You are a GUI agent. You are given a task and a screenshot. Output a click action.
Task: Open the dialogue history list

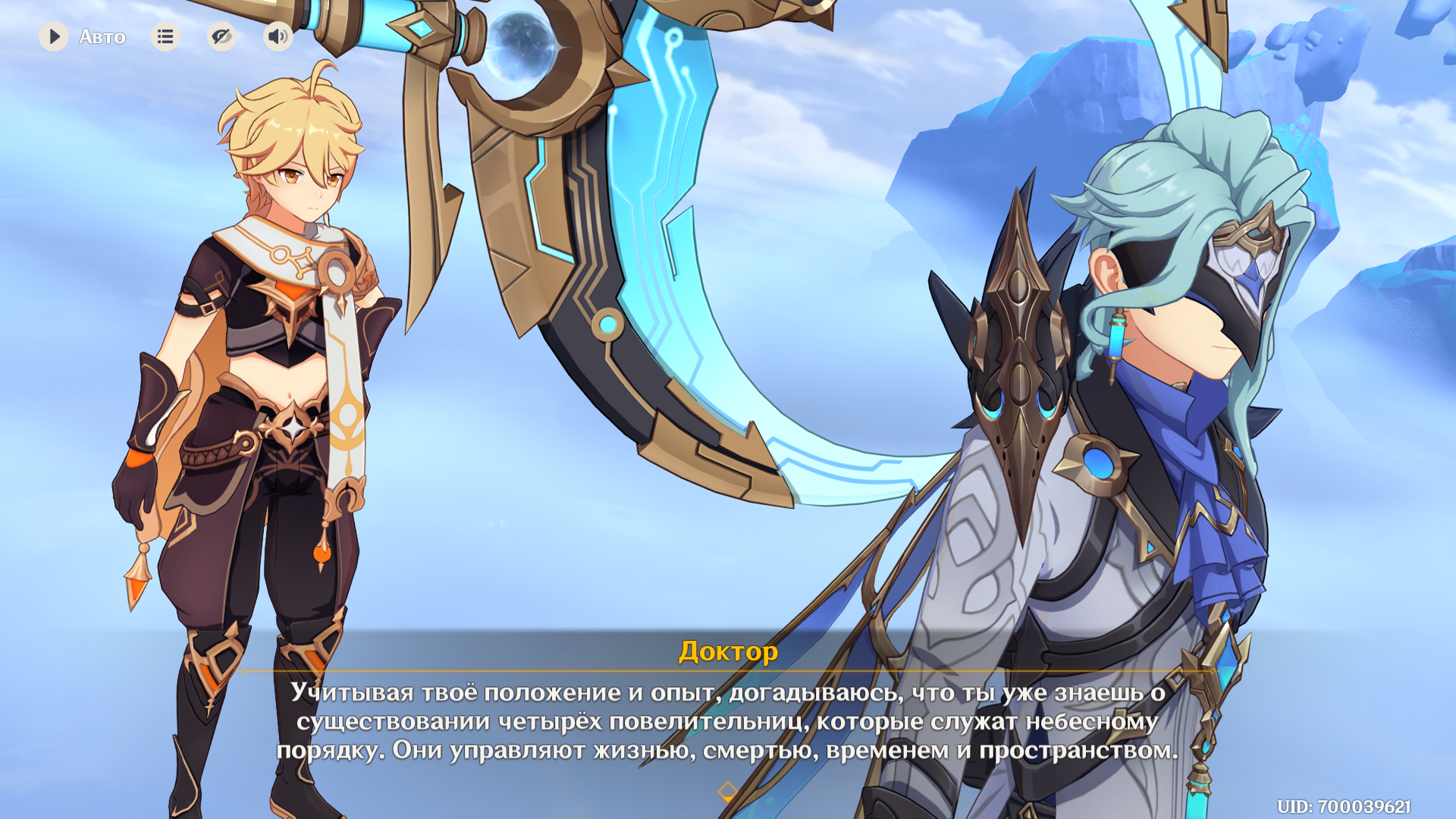tap(165, 36)
